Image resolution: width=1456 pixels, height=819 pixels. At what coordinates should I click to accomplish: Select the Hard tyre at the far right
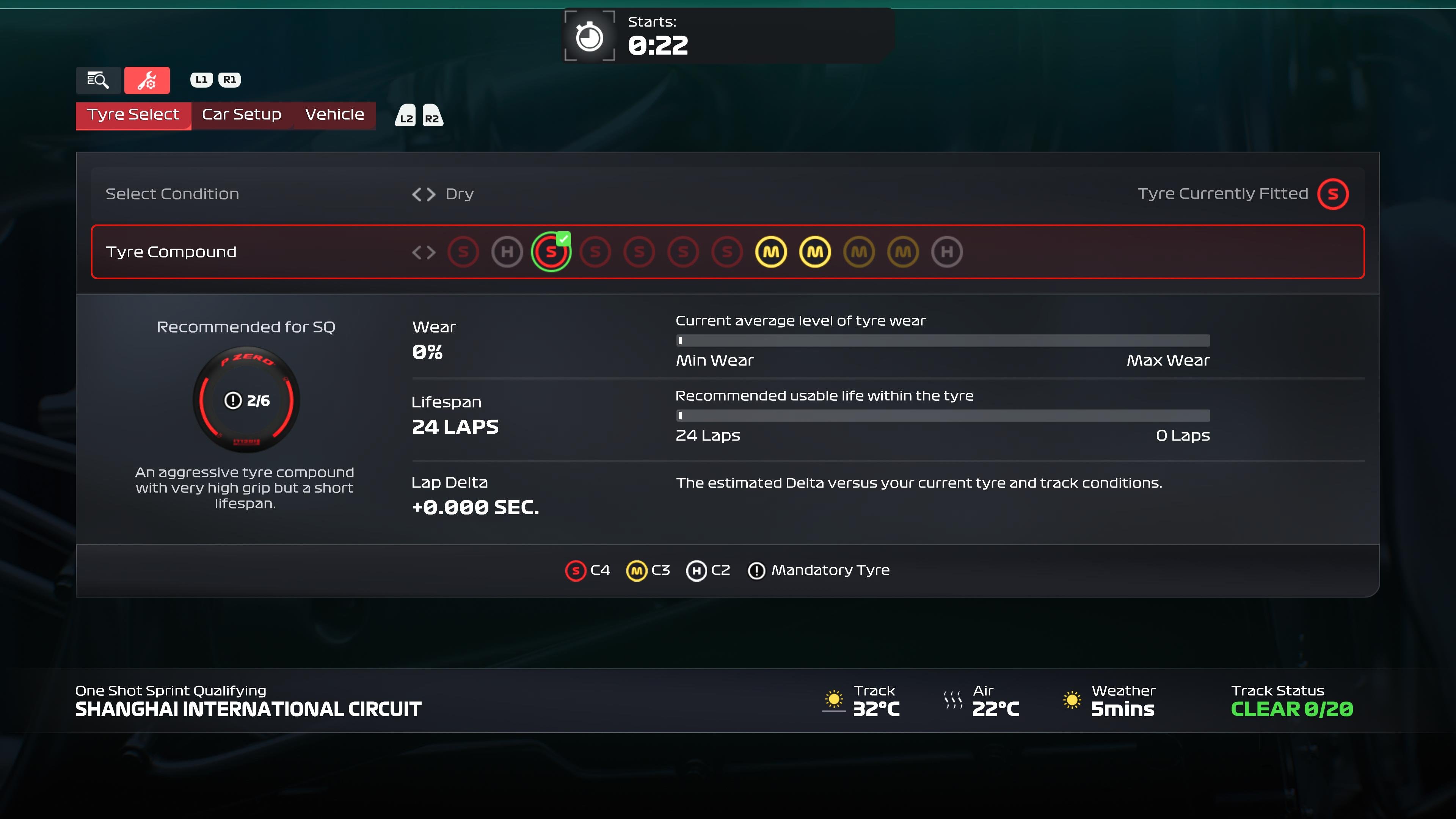pyautogui.click(x=947, y=252)
